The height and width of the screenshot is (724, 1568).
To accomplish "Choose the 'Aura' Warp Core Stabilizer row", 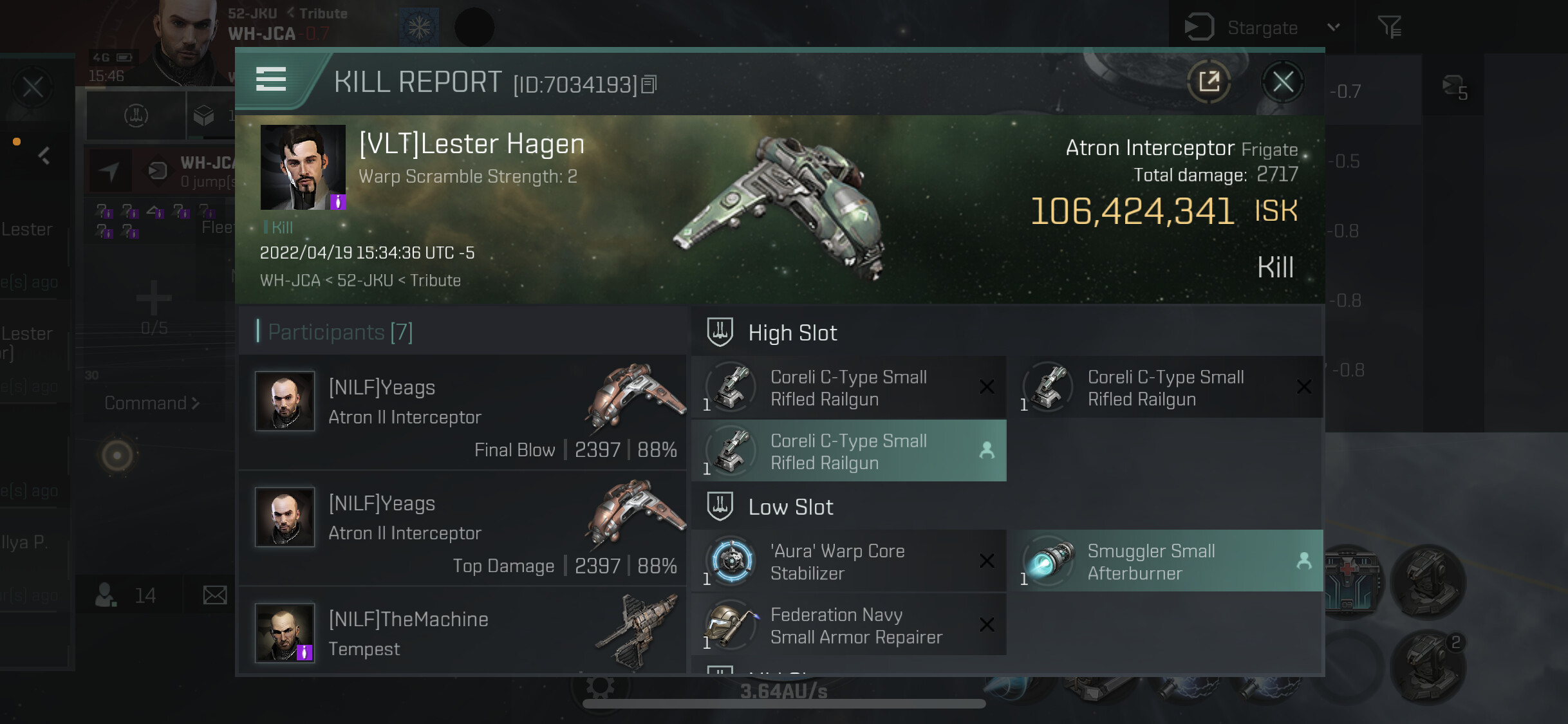I will pos(848,561).
